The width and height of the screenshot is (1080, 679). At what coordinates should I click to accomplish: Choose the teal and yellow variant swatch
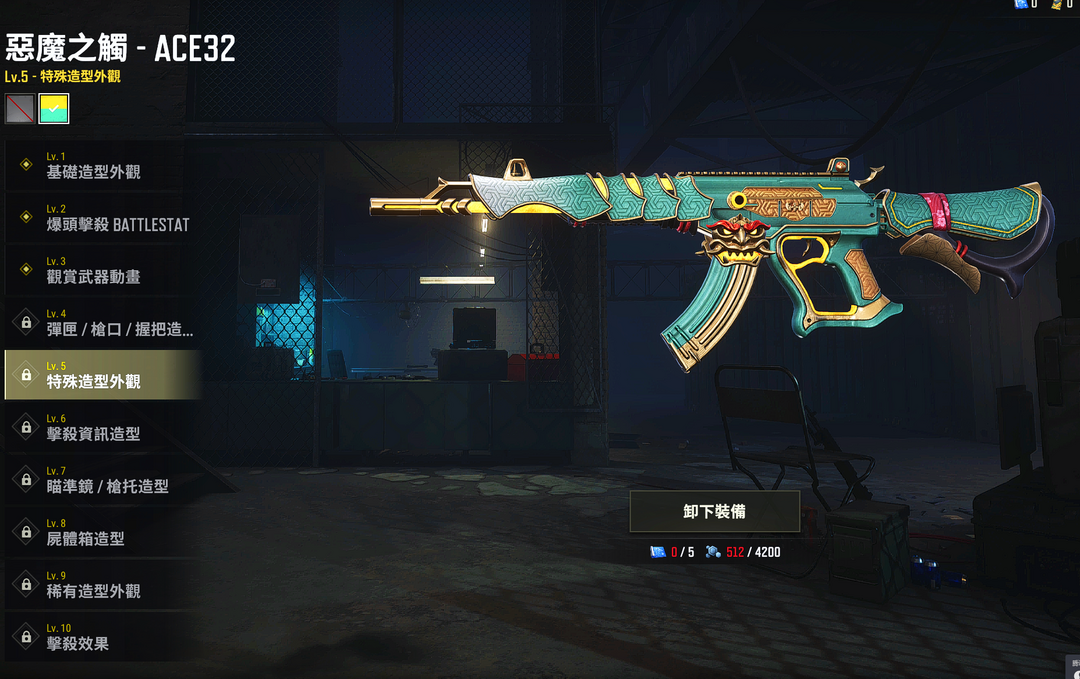click(53, 108)
